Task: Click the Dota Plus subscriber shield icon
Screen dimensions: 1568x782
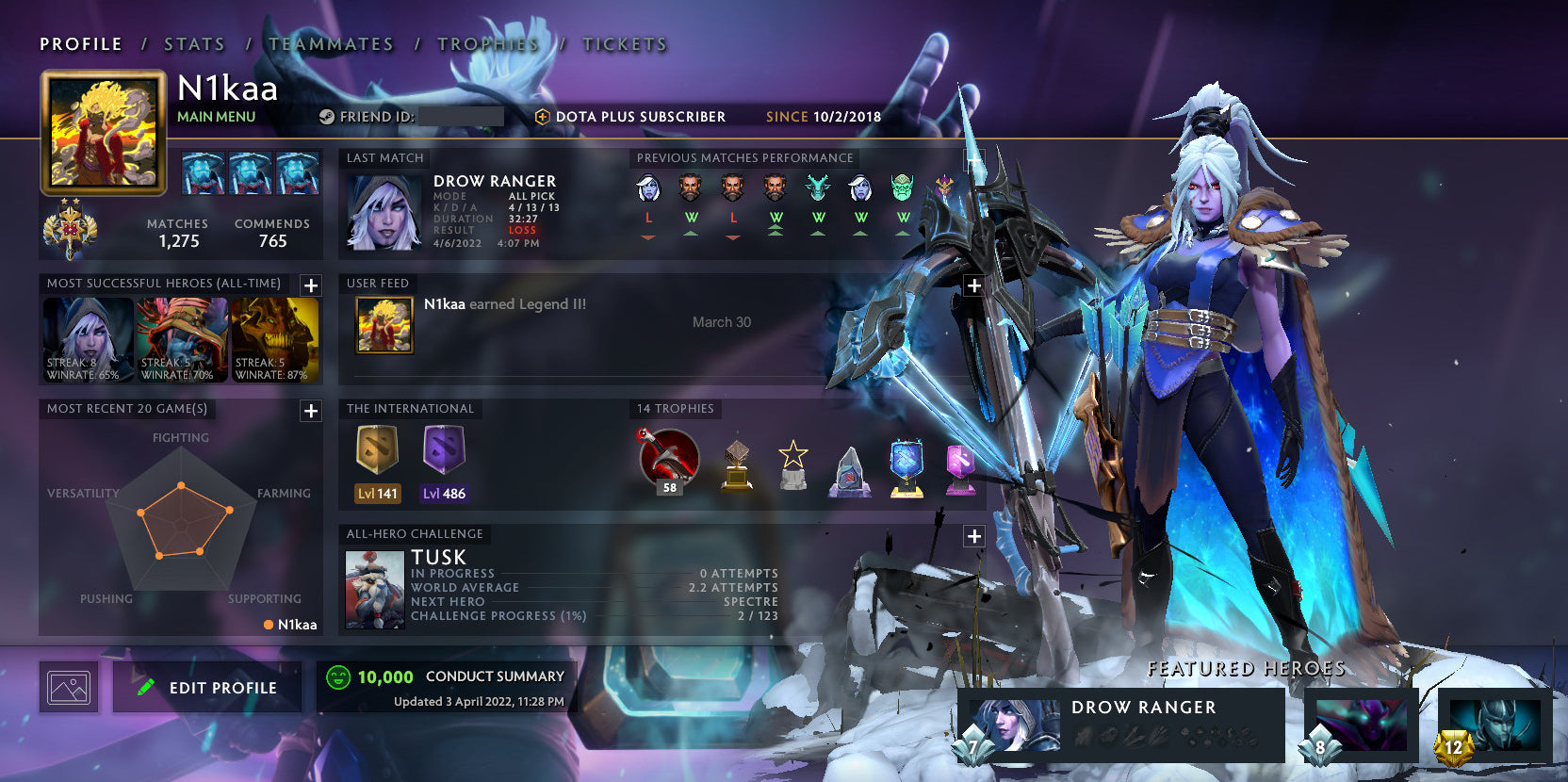Action: [544, 117]
